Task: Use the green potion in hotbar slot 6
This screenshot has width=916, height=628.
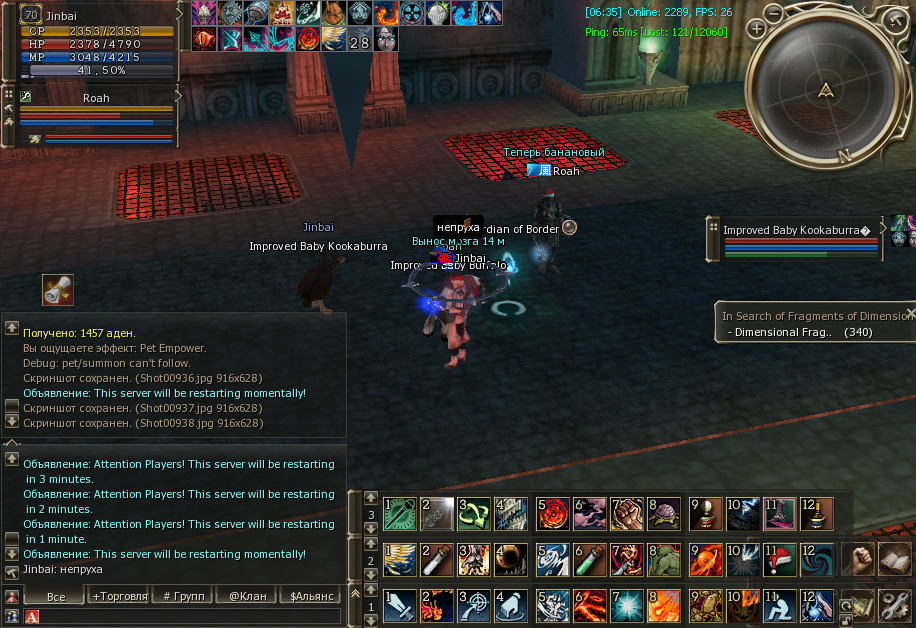Action: click(589, 561)
